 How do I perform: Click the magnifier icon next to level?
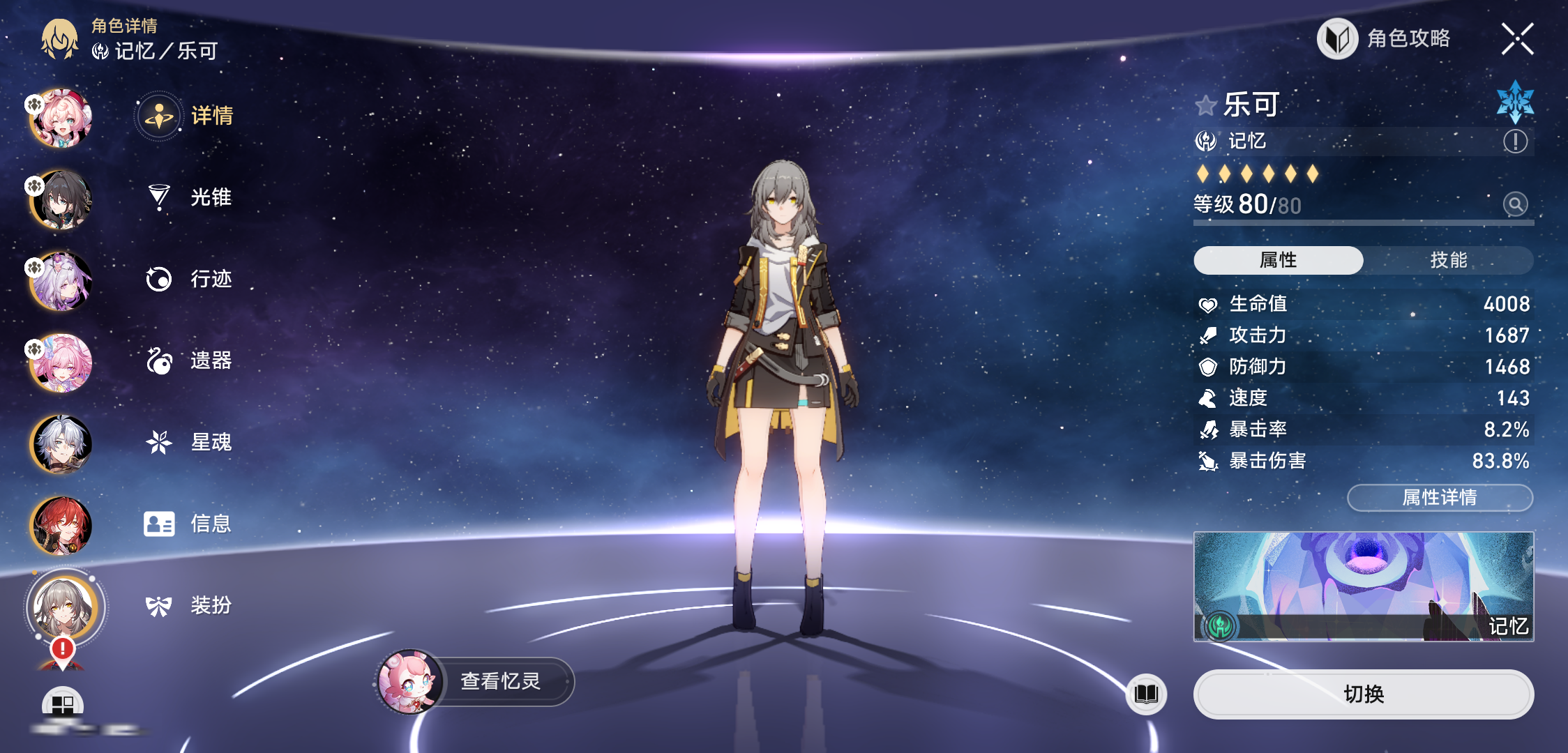click(x=1515, y=204)
